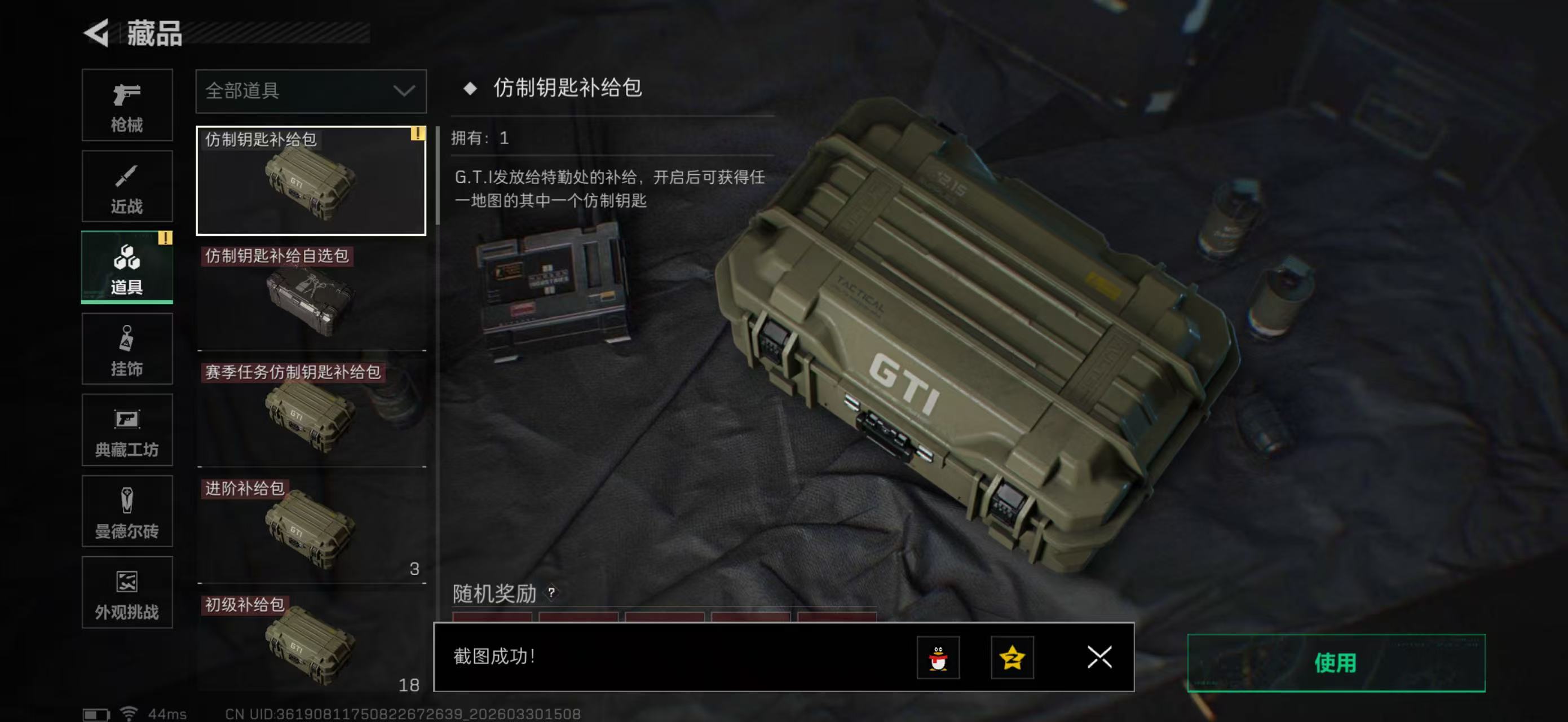The height and width of the screenshot is (722, 1568).
Task: Switch to the 挂饰 charms category
Action: point(127,349)
